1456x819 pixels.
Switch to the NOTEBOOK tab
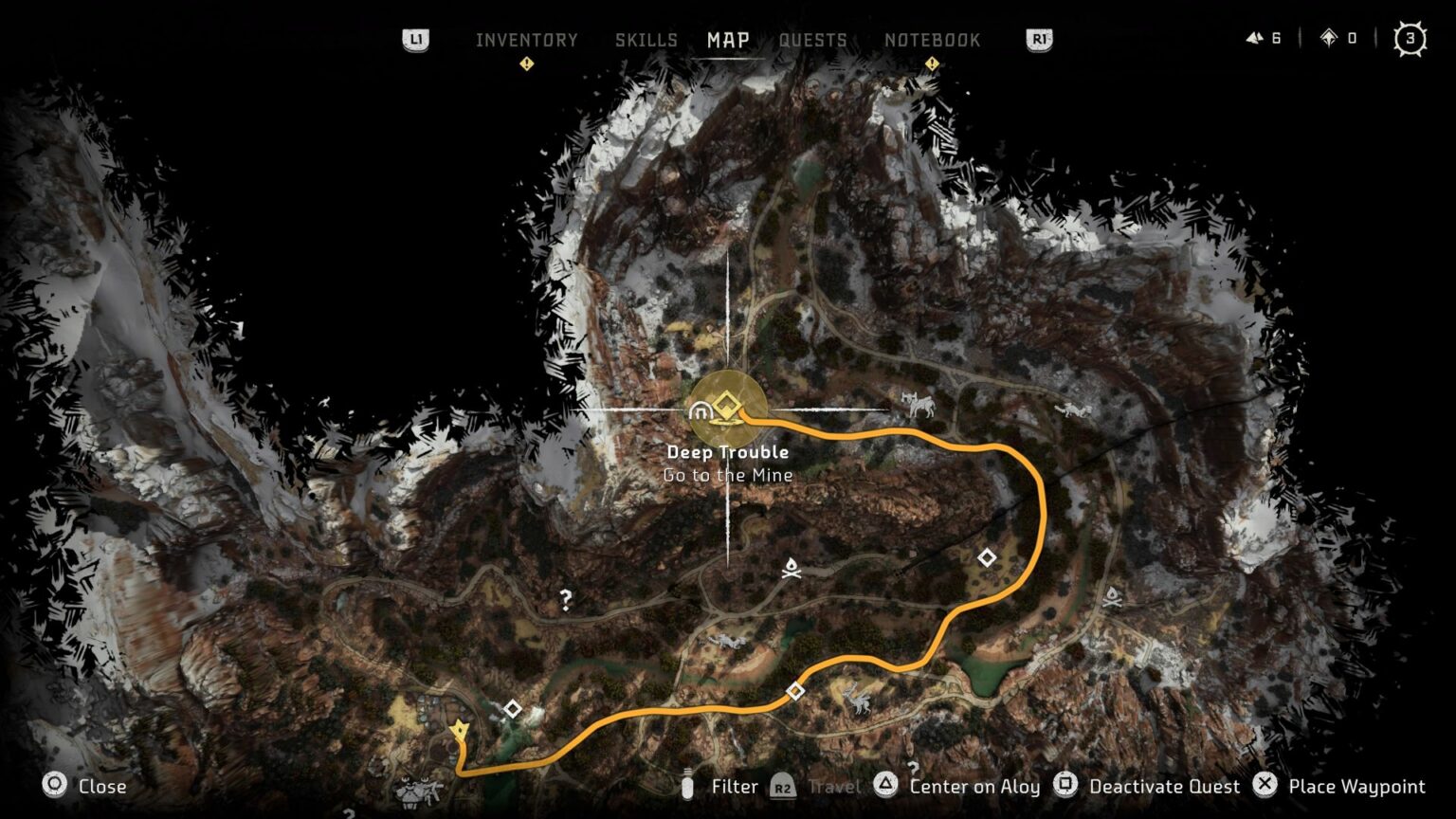[x=933, y=40]
